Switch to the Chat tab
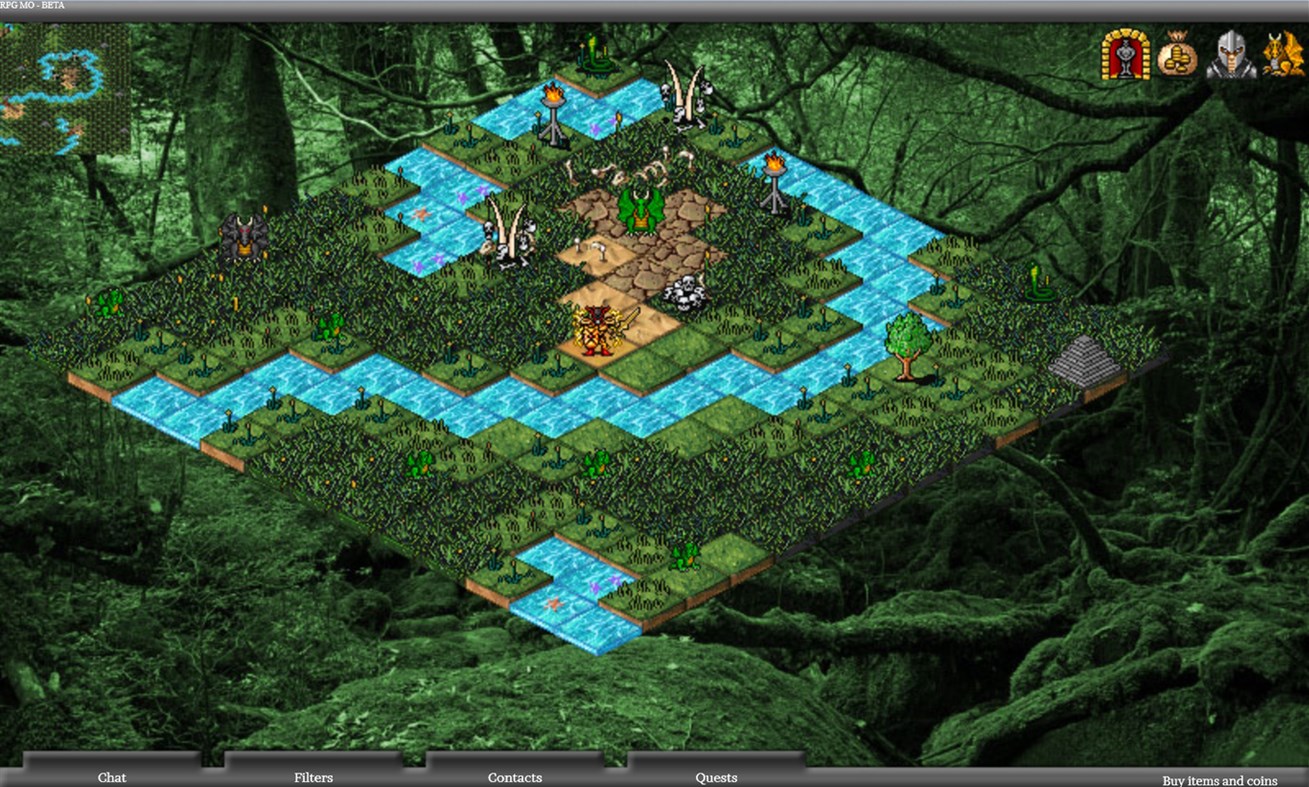 112,777
